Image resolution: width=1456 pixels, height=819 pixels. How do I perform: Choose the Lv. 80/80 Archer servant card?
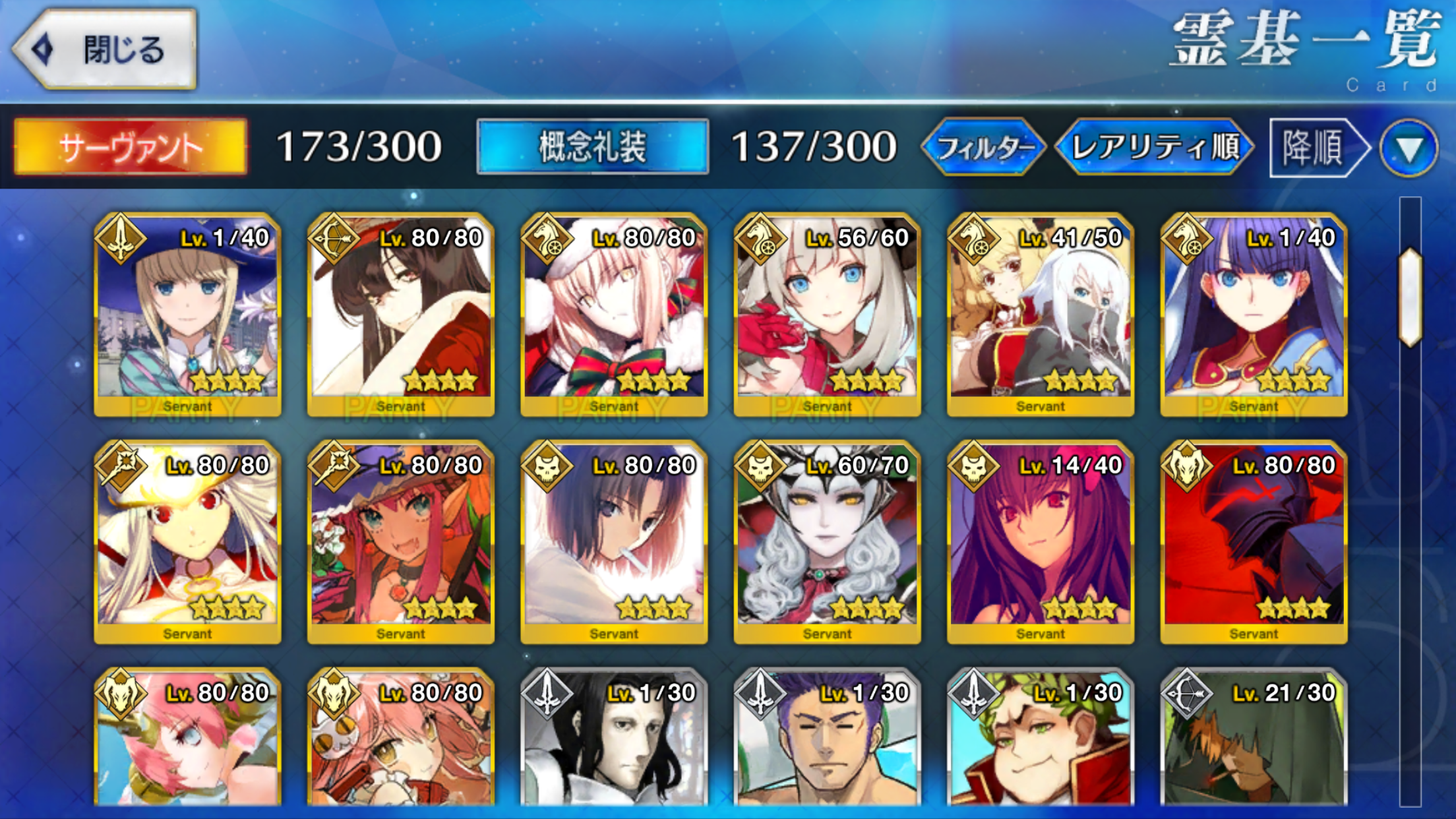click(x=401, y=314)
